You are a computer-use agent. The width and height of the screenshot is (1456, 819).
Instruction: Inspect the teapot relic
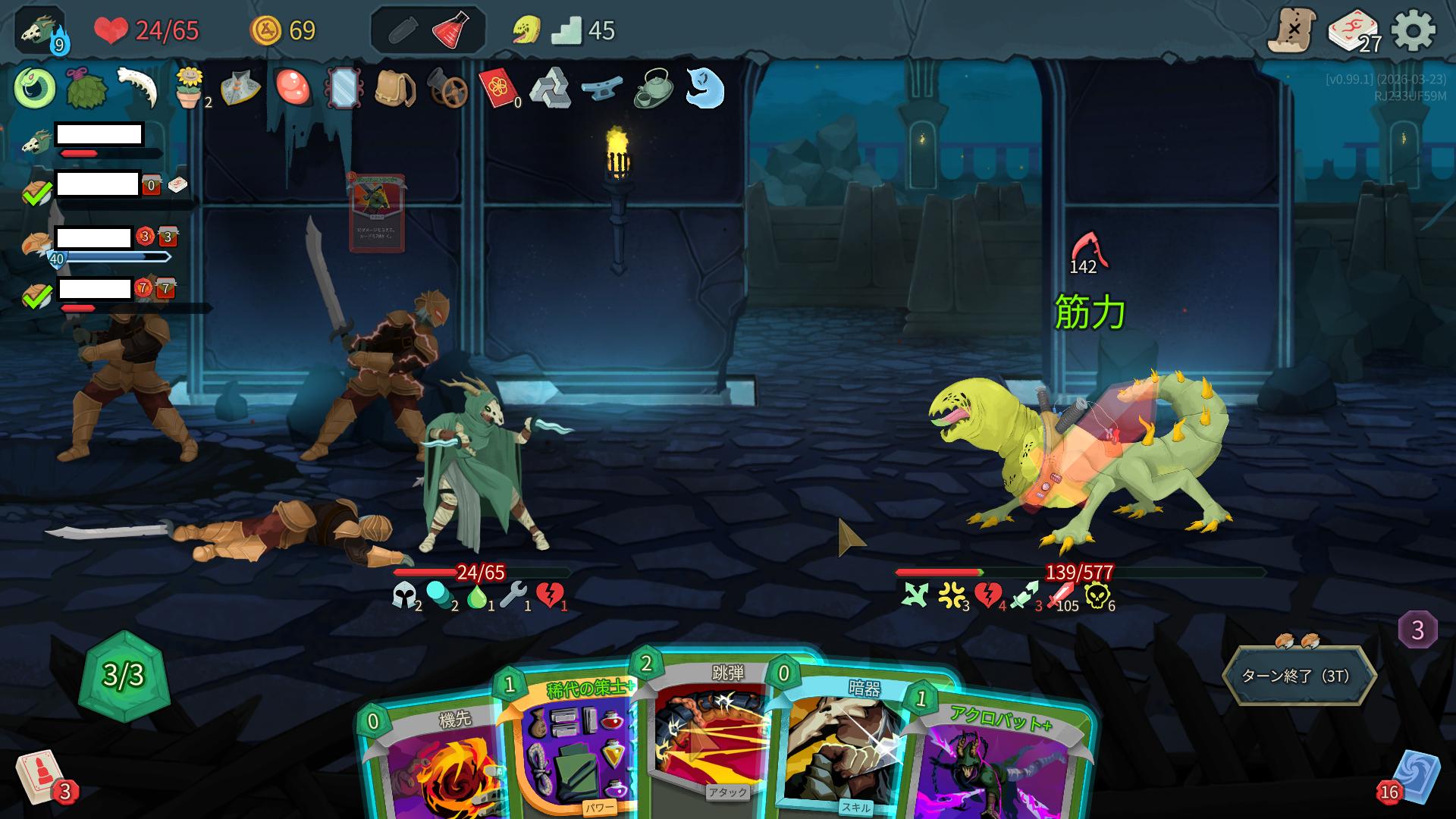coord(653,89)
